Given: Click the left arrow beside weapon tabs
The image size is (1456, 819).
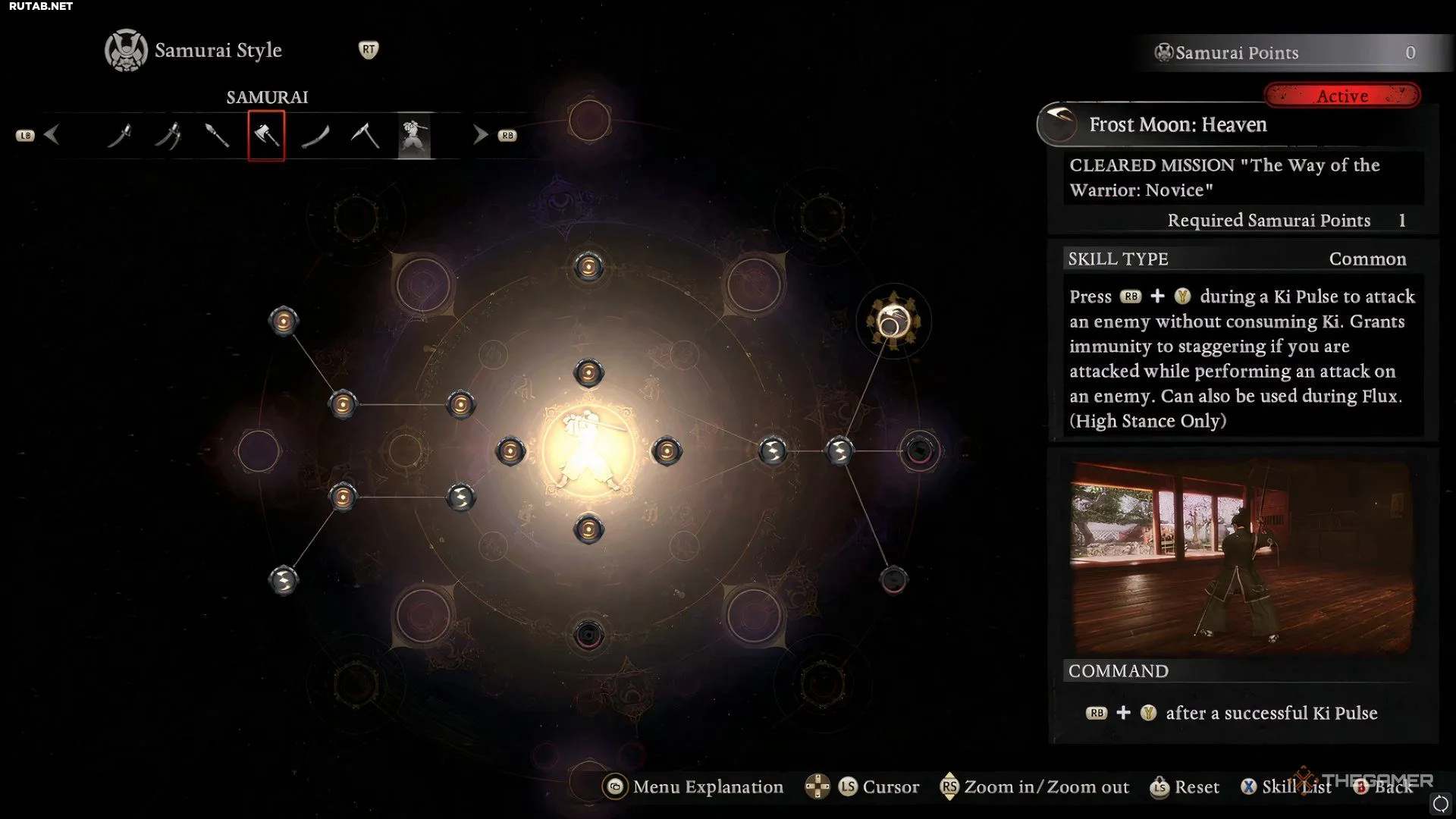Looking at the screenshot, I should coord(52,135).
